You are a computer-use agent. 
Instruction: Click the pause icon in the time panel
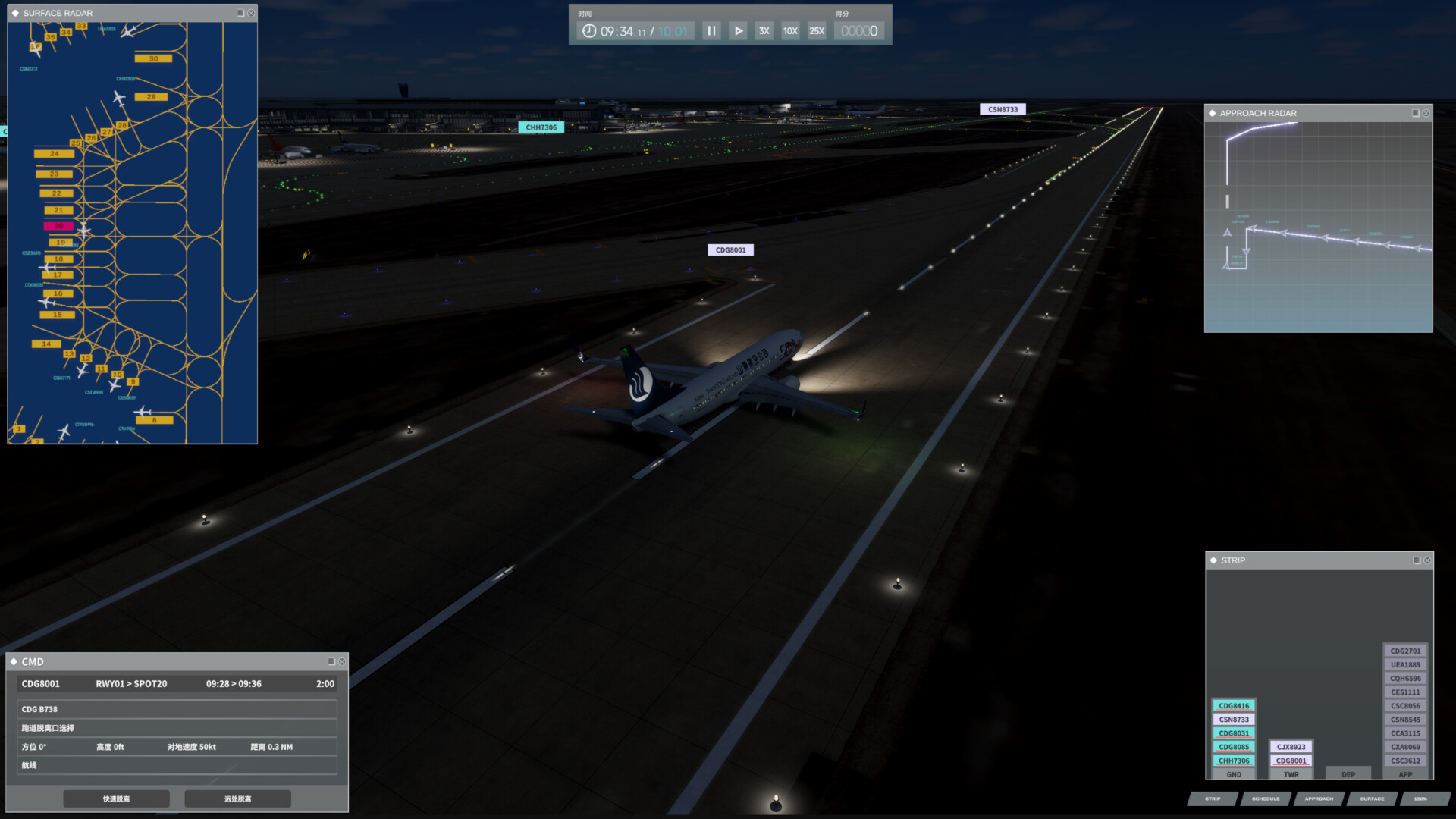click(711, 31)
